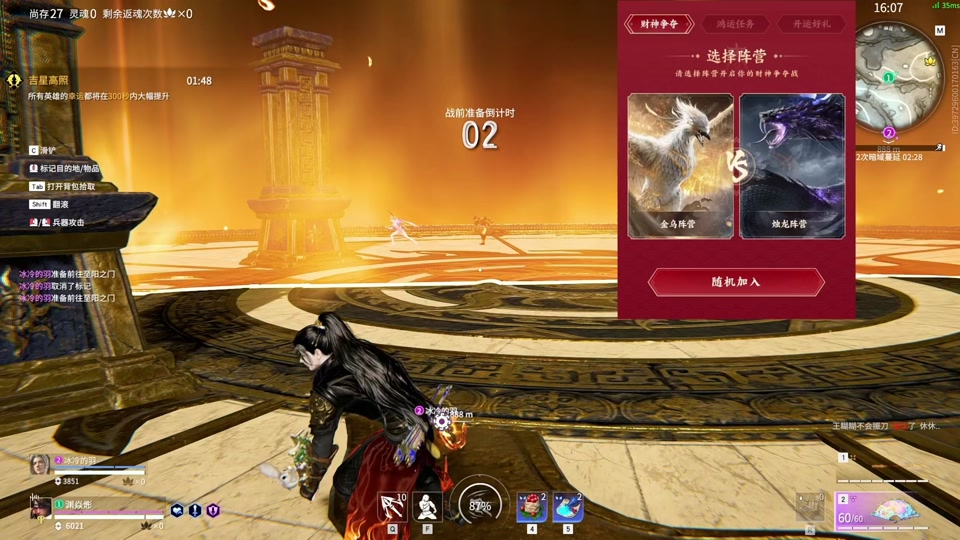This screenshot has height=540, width=960.
Task: Activate the grappling hook skill icon
Action: 392,507
